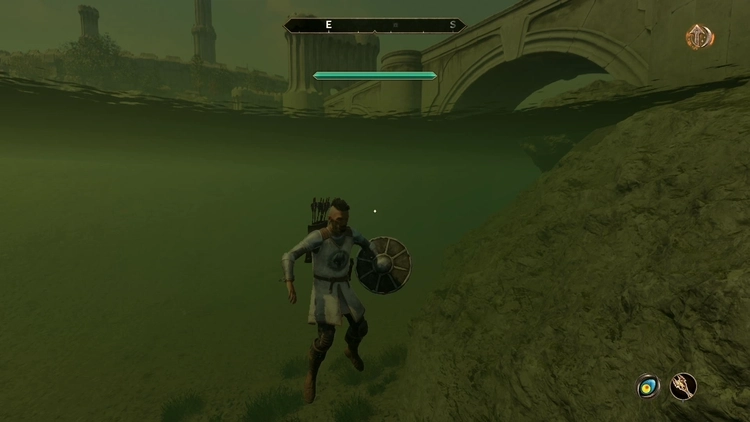Click the compass bar showing E and S

[374, 25]
